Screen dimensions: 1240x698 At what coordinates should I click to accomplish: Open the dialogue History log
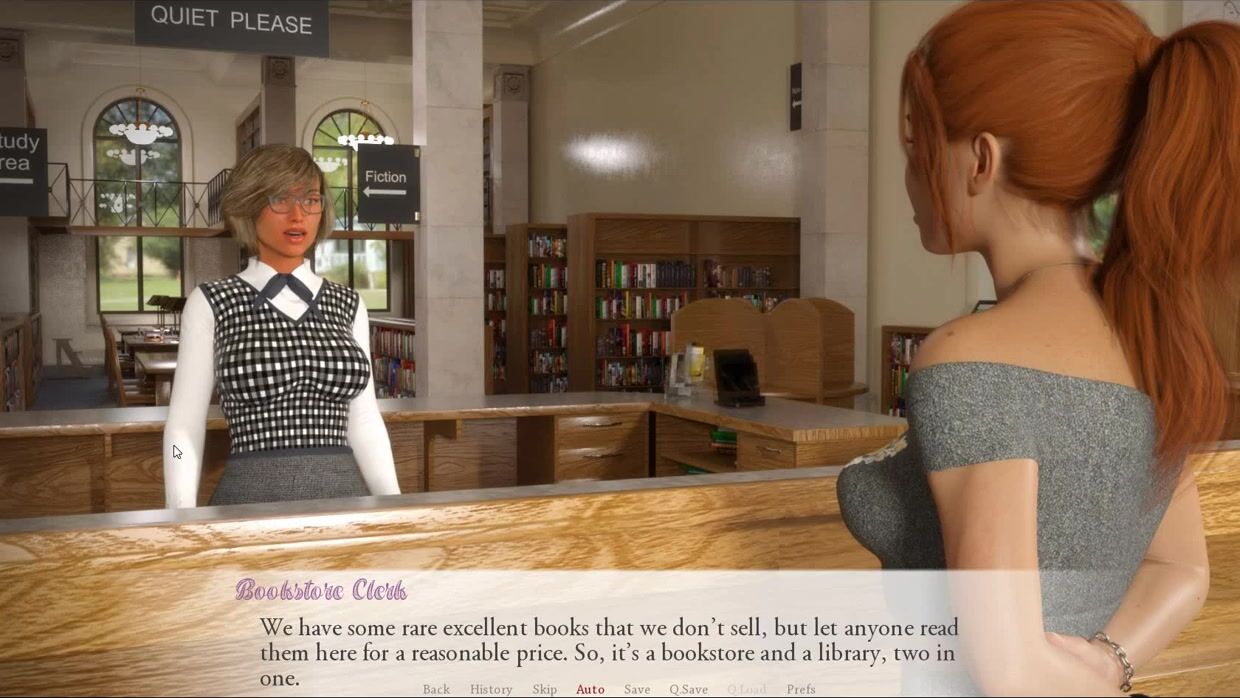click(x=491, y=689)
